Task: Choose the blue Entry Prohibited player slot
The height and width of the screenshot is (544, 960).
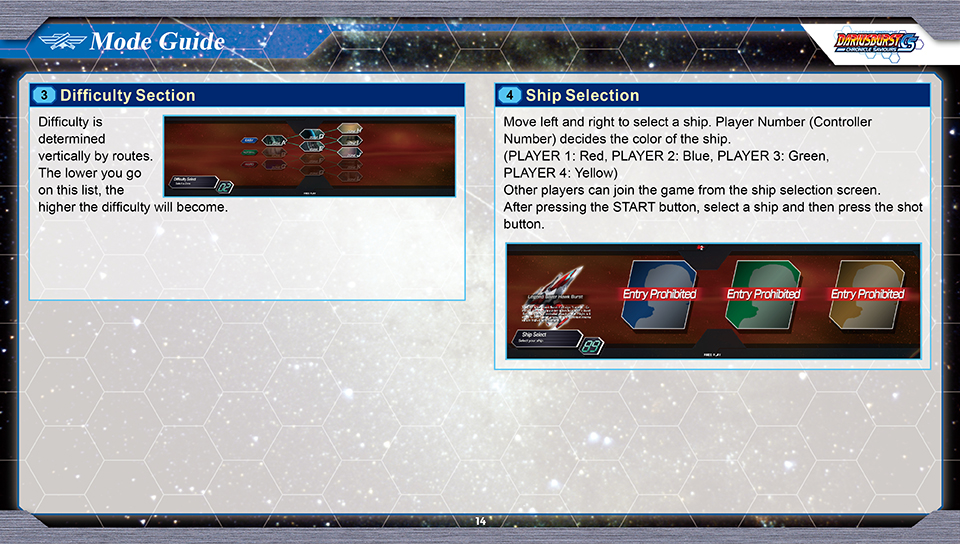Action: (x=658, y=294)
